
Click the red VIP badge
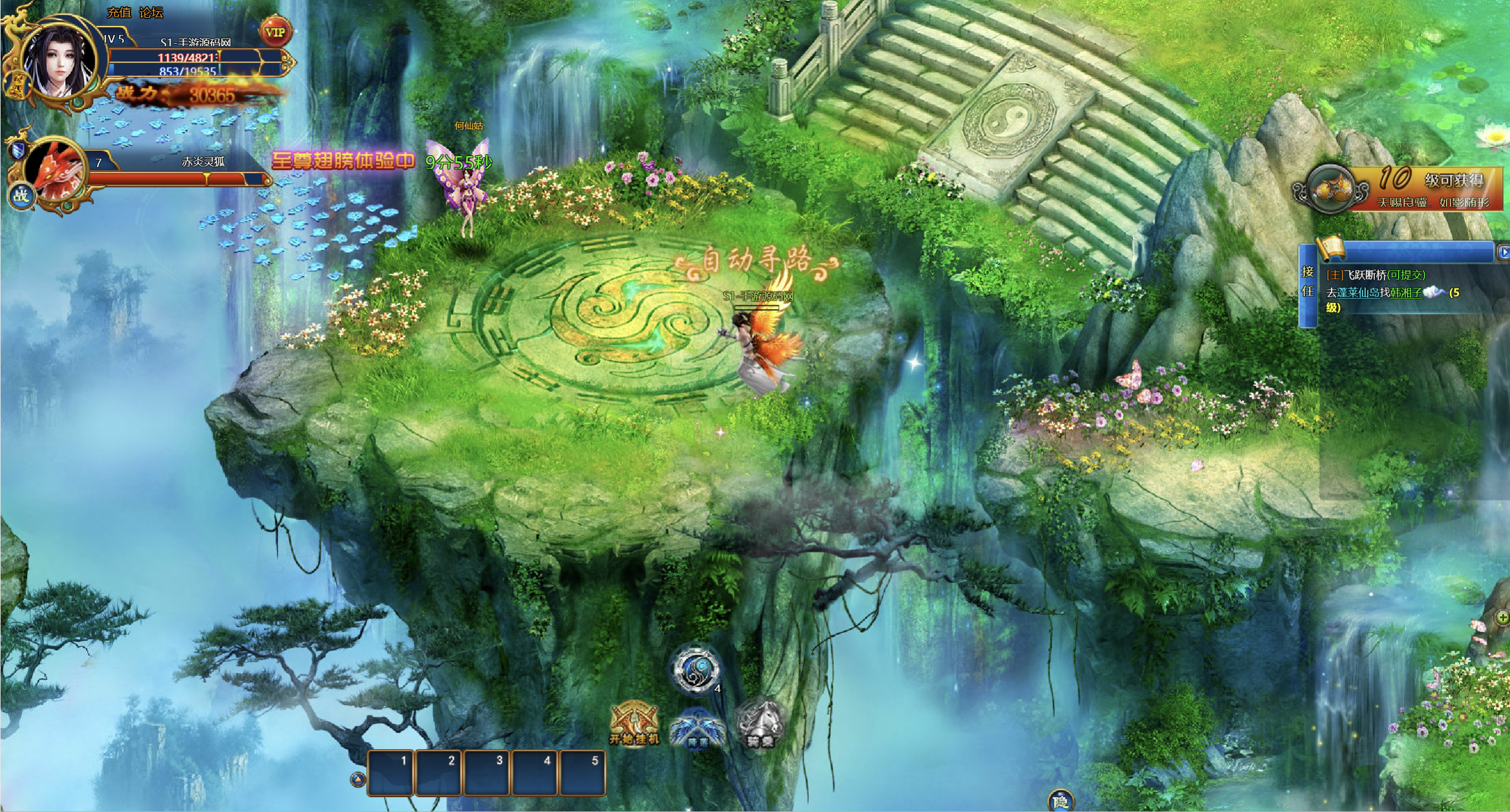click(276, 32)
